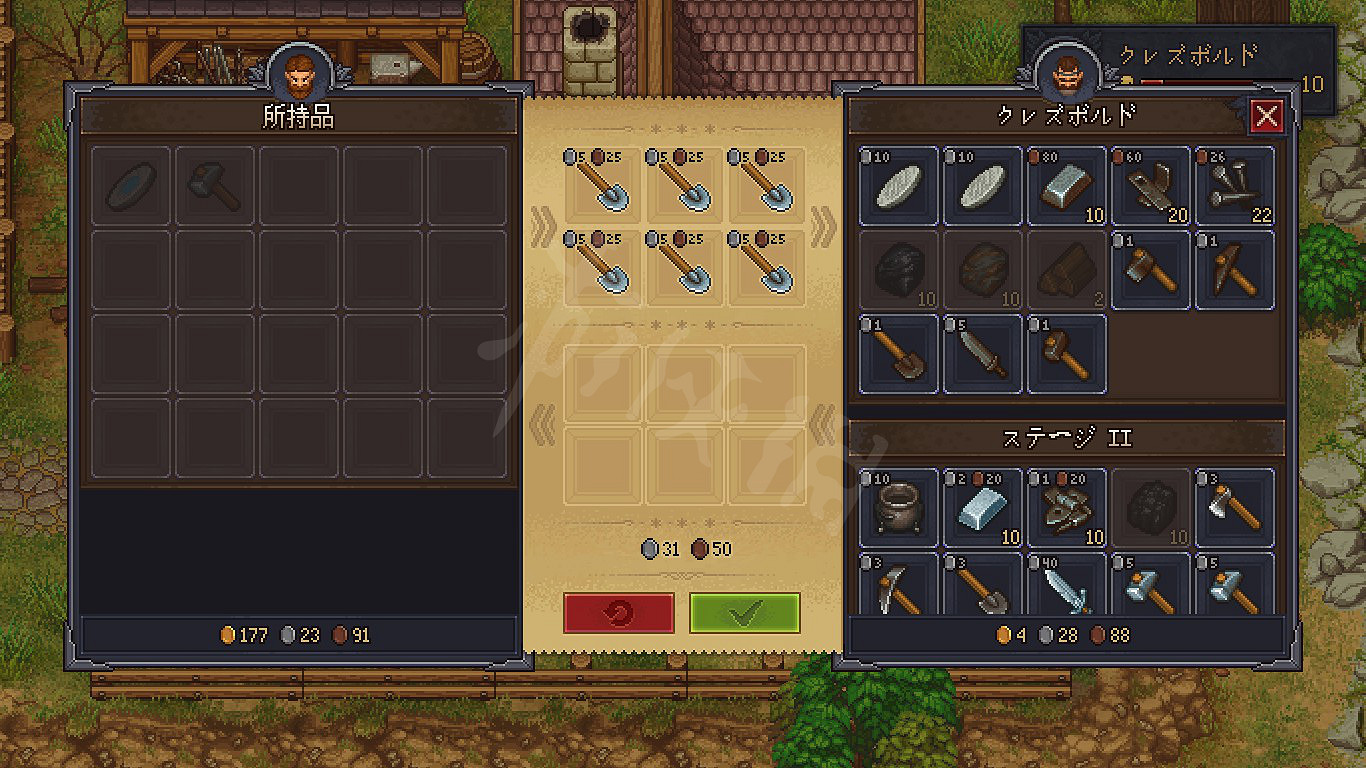Image resolution: width=1366 pixels, height=768 pixels.
Task: Confirm the trade with the green checkmark
Action: pos(744,613)
